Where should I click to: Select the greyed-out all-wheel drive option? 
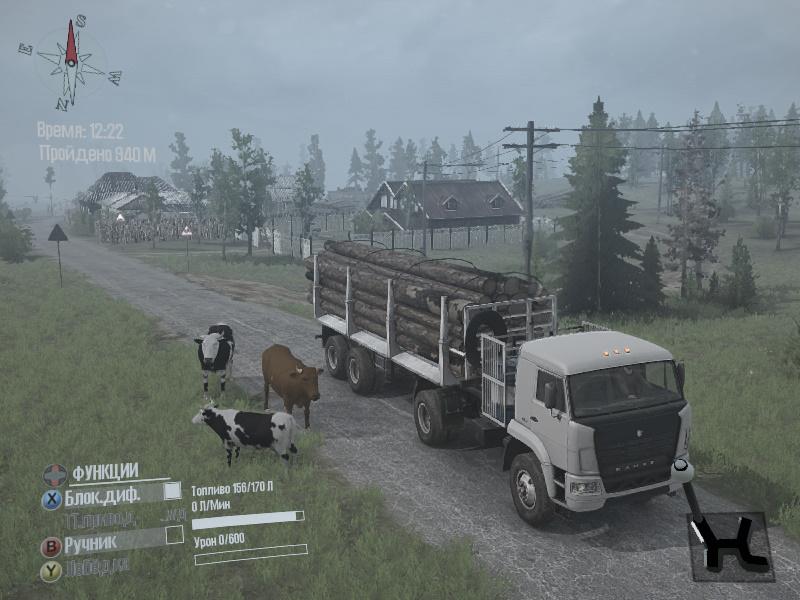tap(112, 518)
